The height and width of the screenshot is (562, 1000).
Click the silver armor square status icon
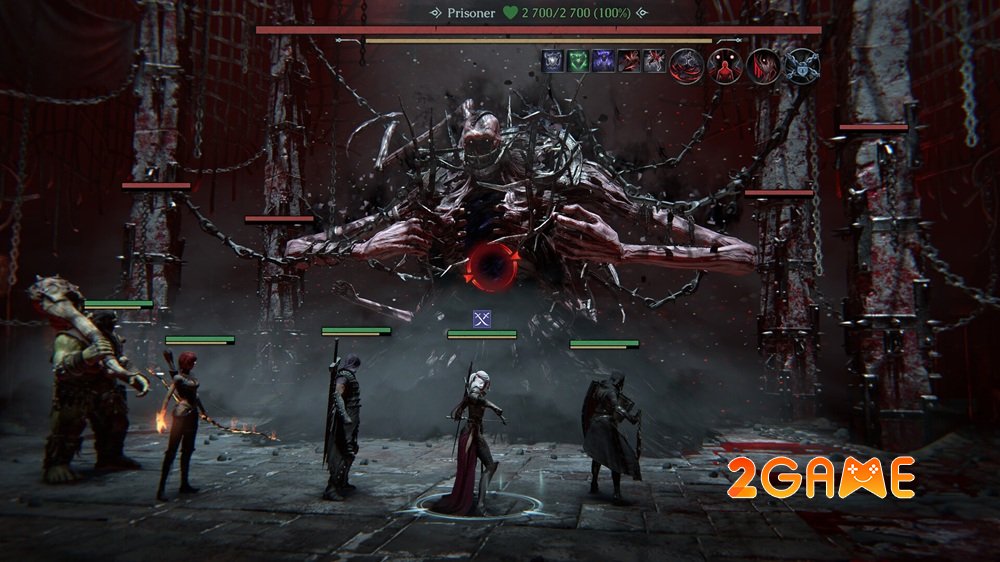(552, 60)
